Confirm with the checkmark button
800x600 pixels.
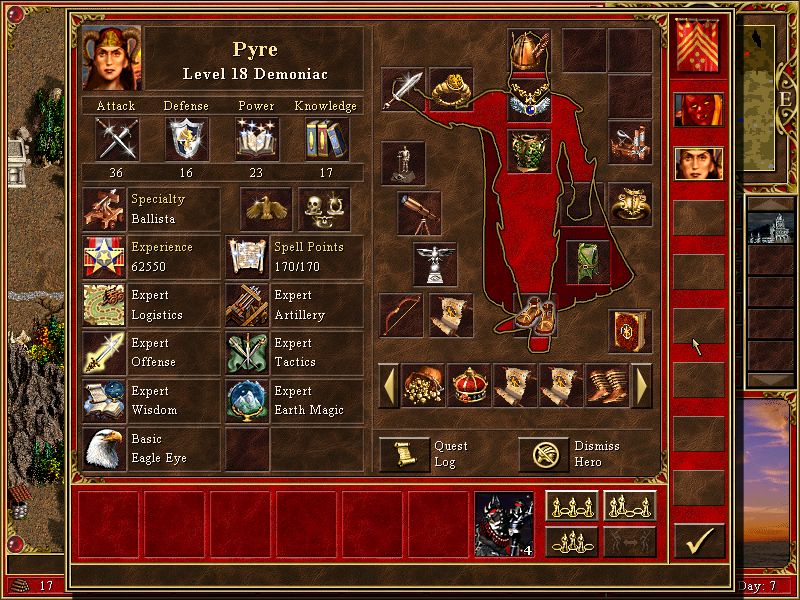[x=698, y=540]
